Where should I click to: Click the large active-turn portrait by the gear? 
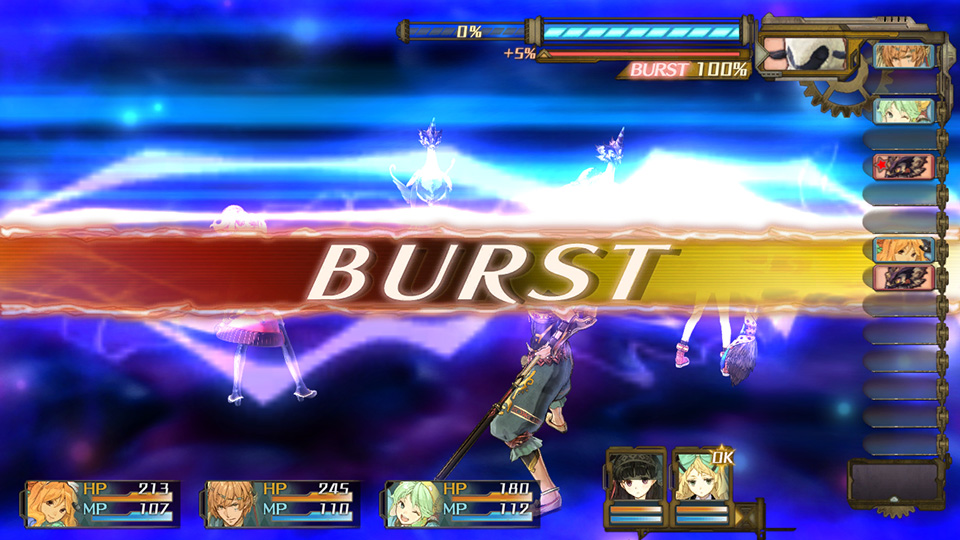[x=798, y=54]
